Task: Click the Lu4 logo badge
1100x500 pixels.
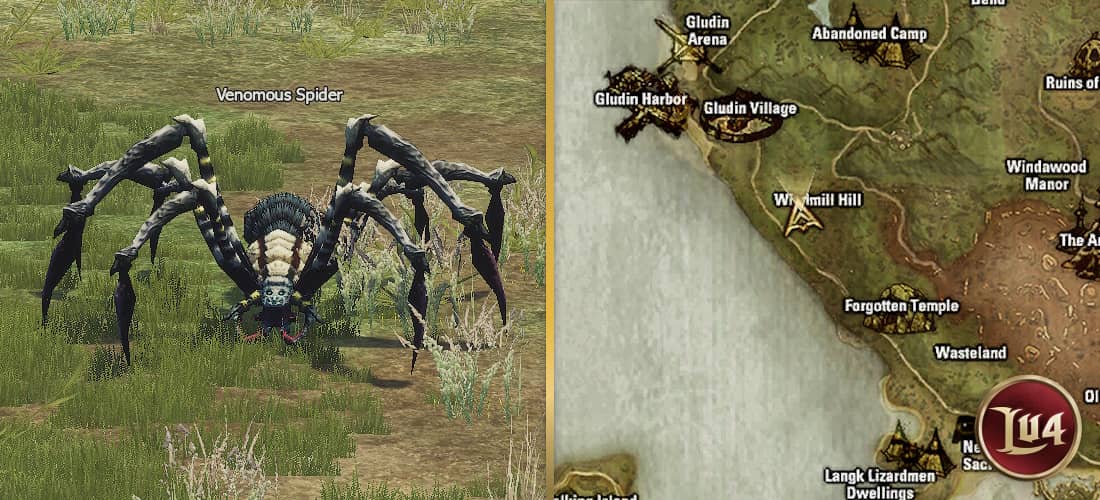Action: [x=1029, y=427]
